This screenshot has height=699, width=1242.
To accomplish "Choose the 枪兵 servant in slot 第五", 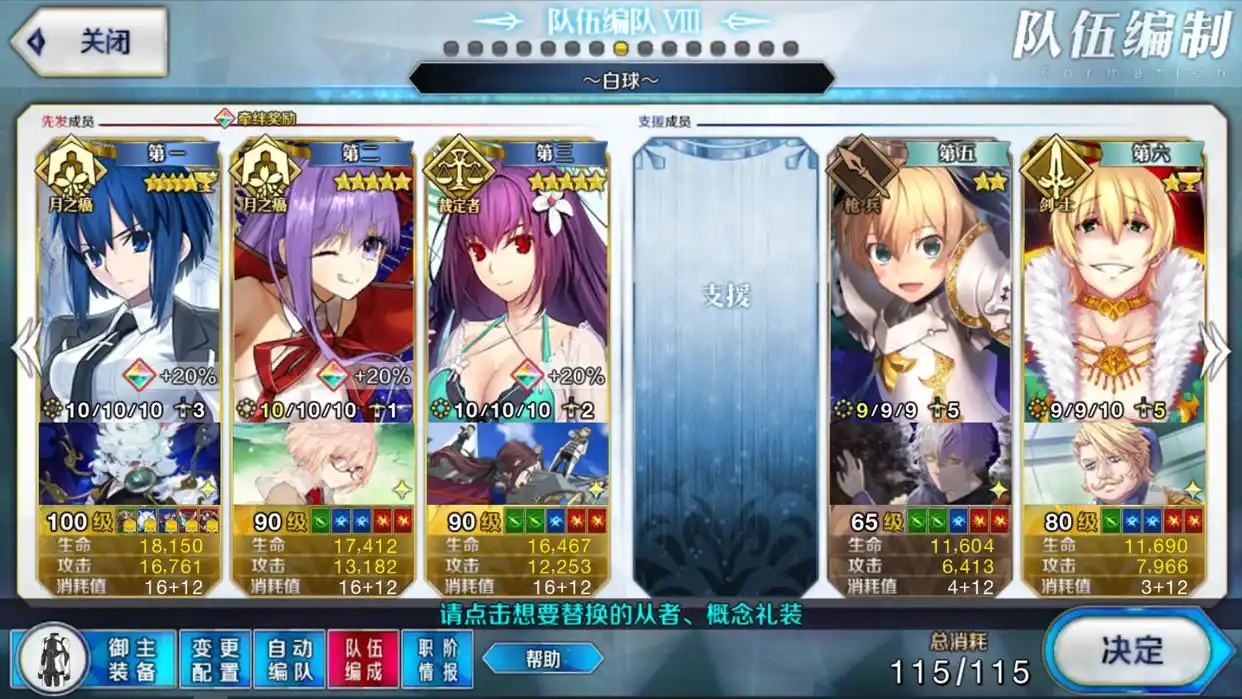I will pos(920,280).
